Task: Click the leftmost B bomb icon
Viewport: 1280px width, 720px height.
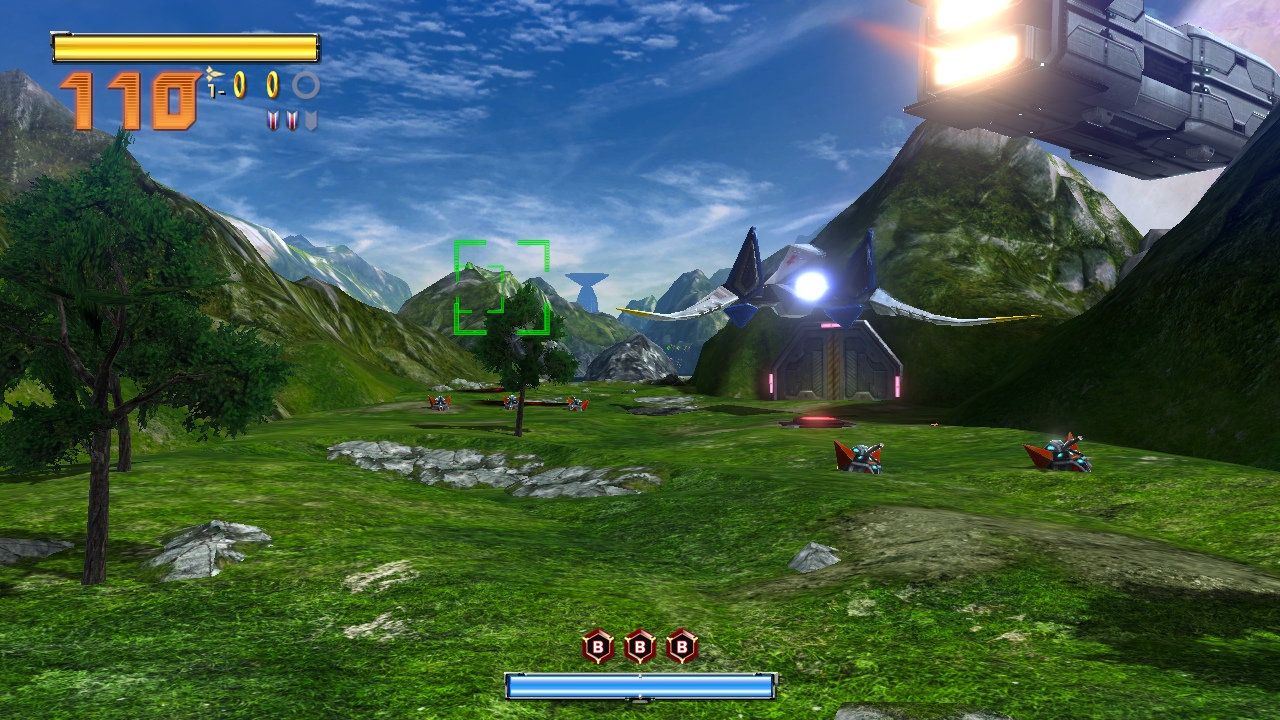Action: pos(598,647)
